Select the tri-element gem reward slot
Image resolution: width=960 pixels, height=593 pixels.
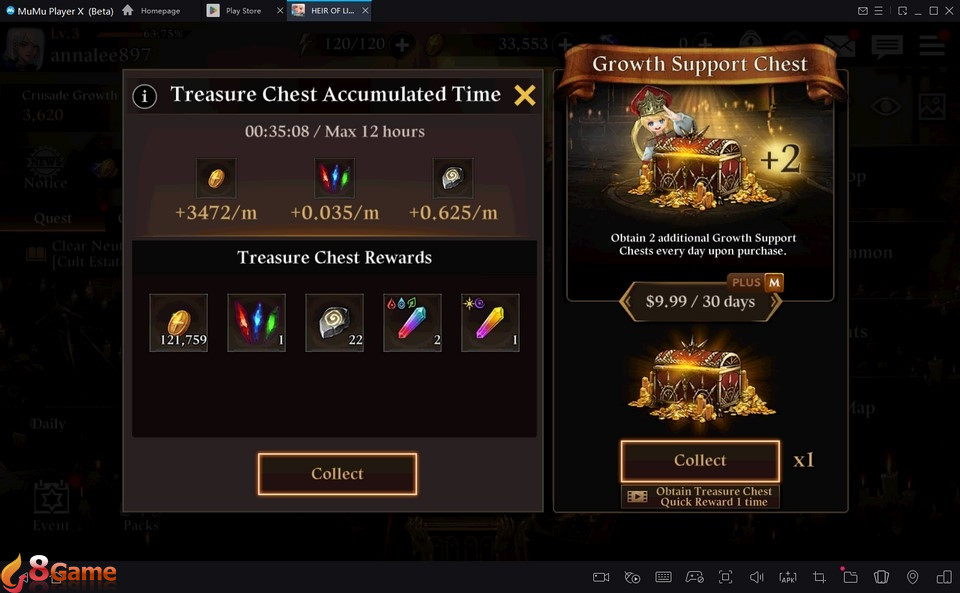point(413,323)
